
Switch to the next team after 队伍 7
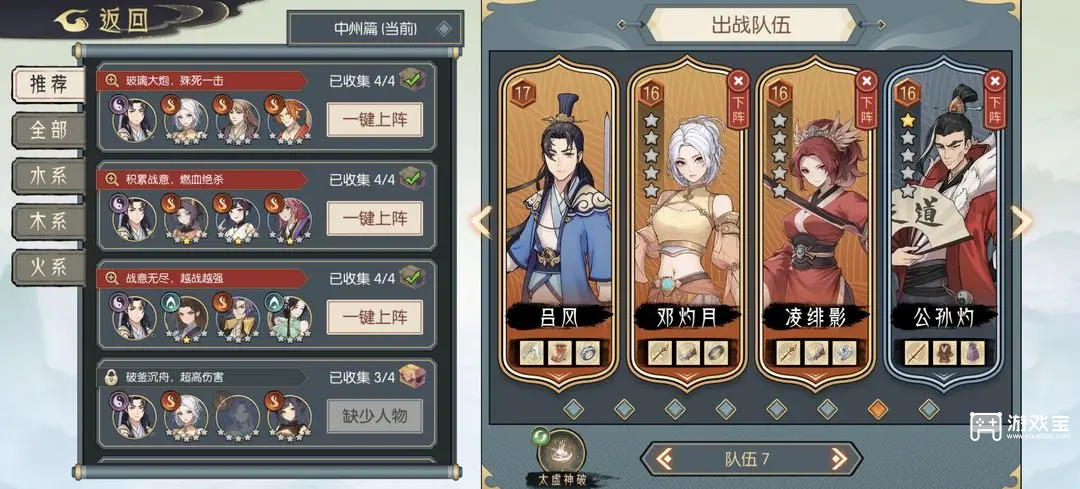coord(838,459)
